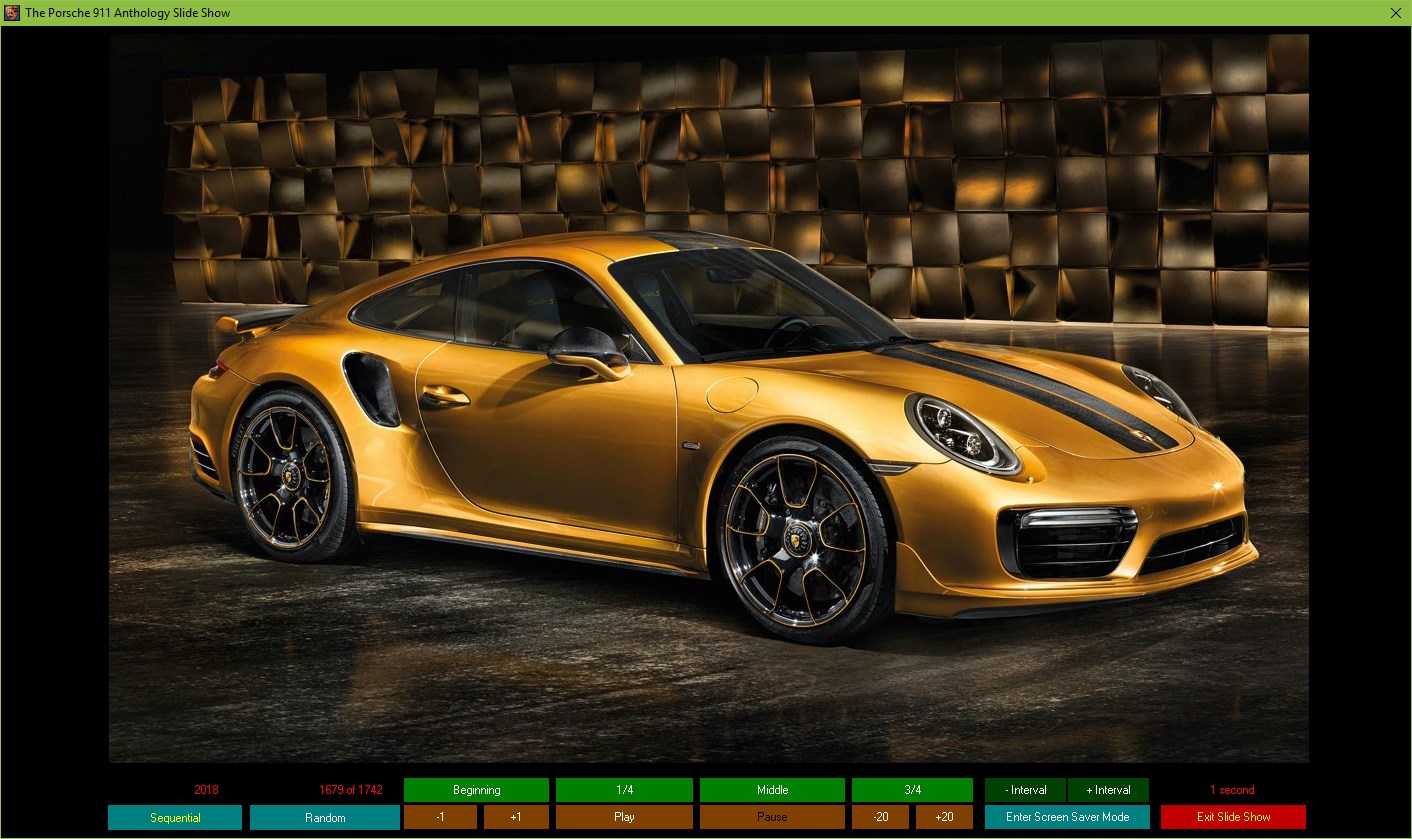This screenshot has height=839, width=1412.
Task: Jump to the 3/4 point
Action: pyautogui.click(x=912, y=790)
